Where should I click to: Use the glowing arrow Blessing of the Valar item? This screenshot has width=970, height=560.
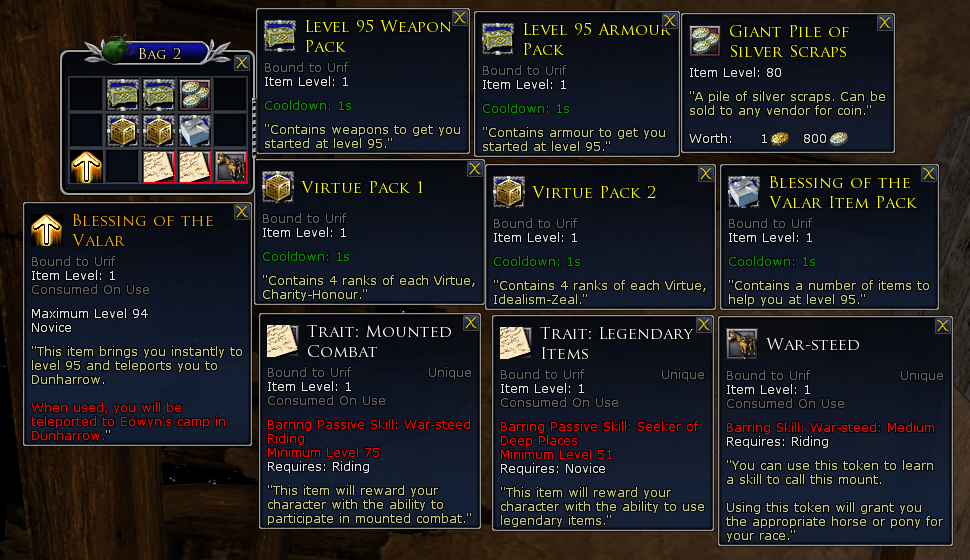point(85,167)
